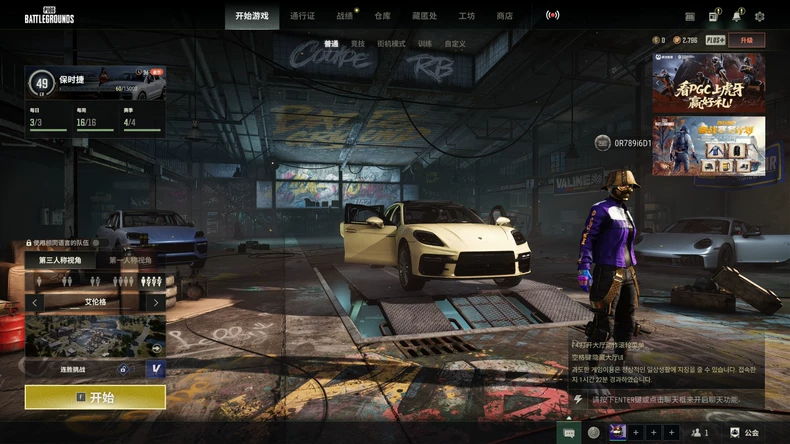This screenshot has width=790, height=444.
Task: Switch to 自定义 custom match mode
Action: pyautogui.click(x=455, y=44)
